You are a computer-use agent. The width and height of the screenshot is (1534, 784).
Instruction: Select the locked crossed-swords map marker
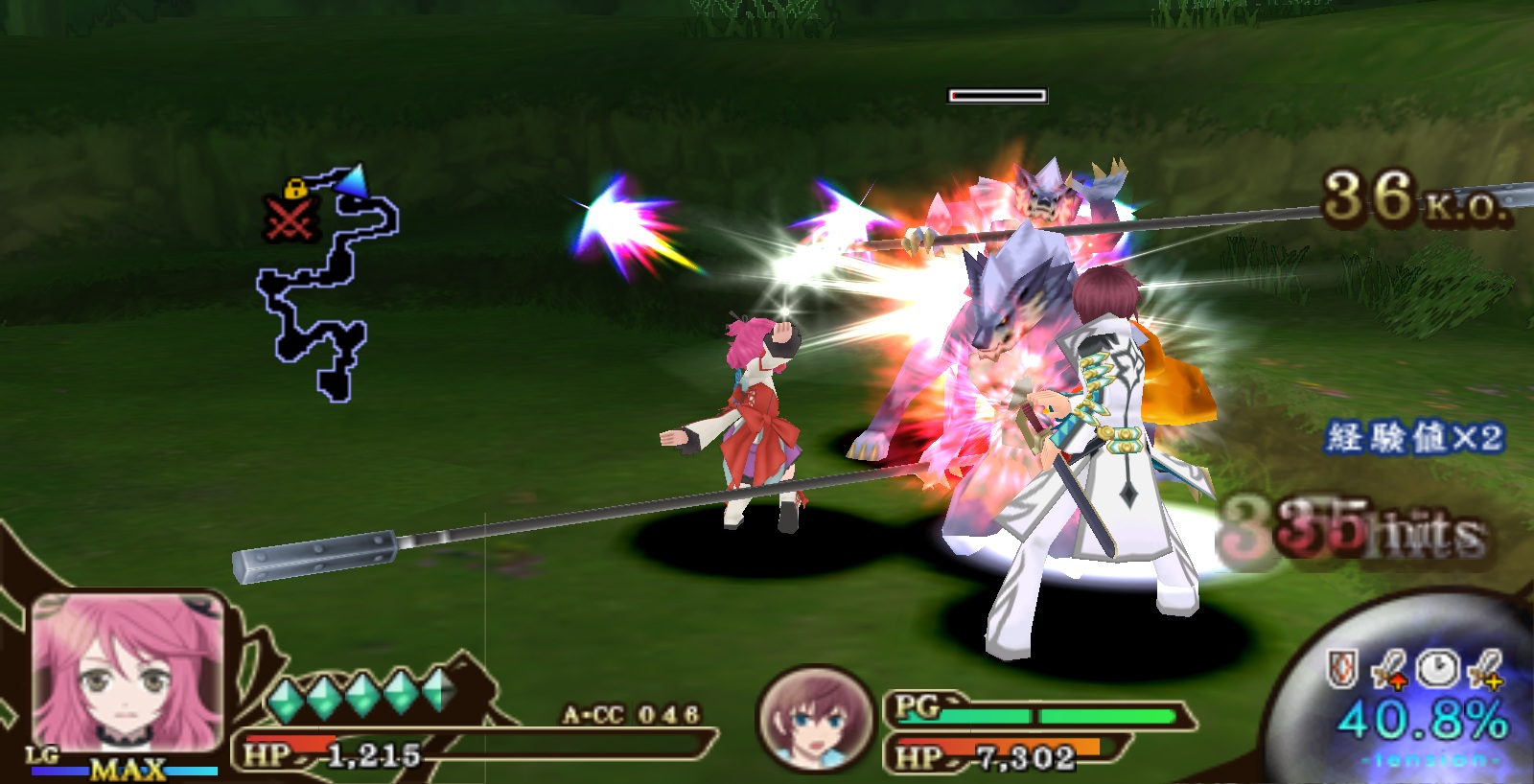click(290, 213)
